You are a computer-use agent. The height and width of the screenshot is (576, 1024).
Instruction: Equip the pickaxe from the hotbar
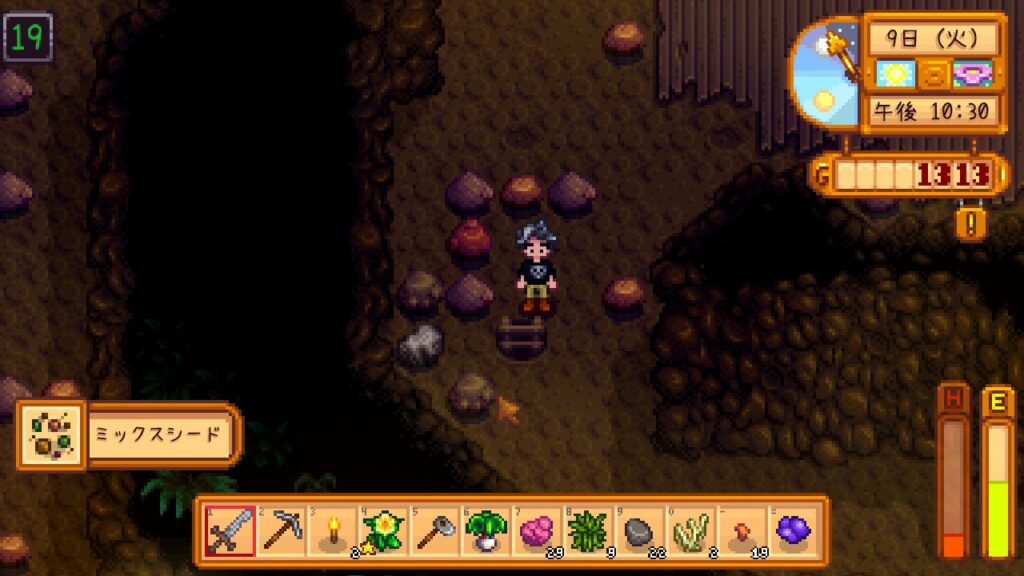[281, 531]
